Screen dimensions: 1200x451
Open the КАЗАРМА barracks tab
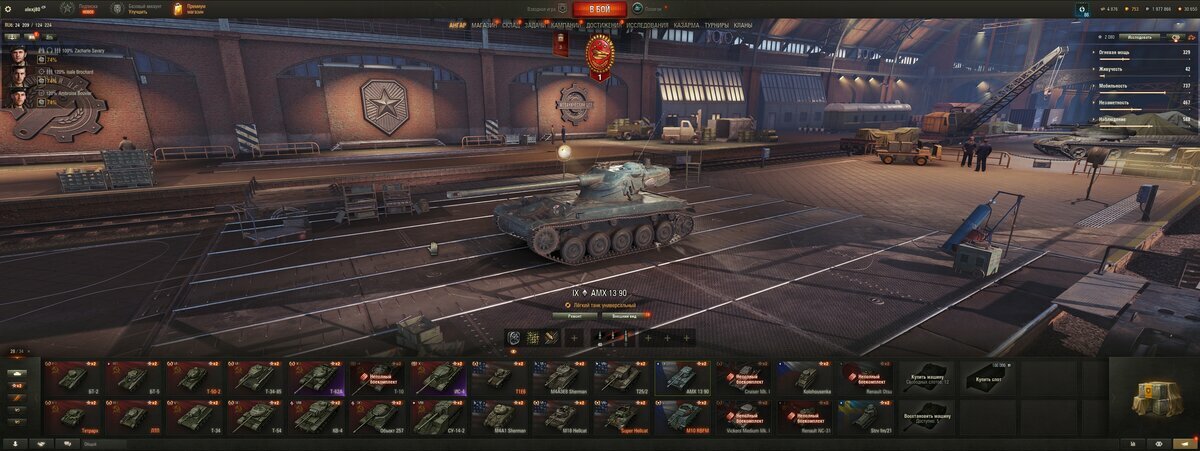pos(686,25)
